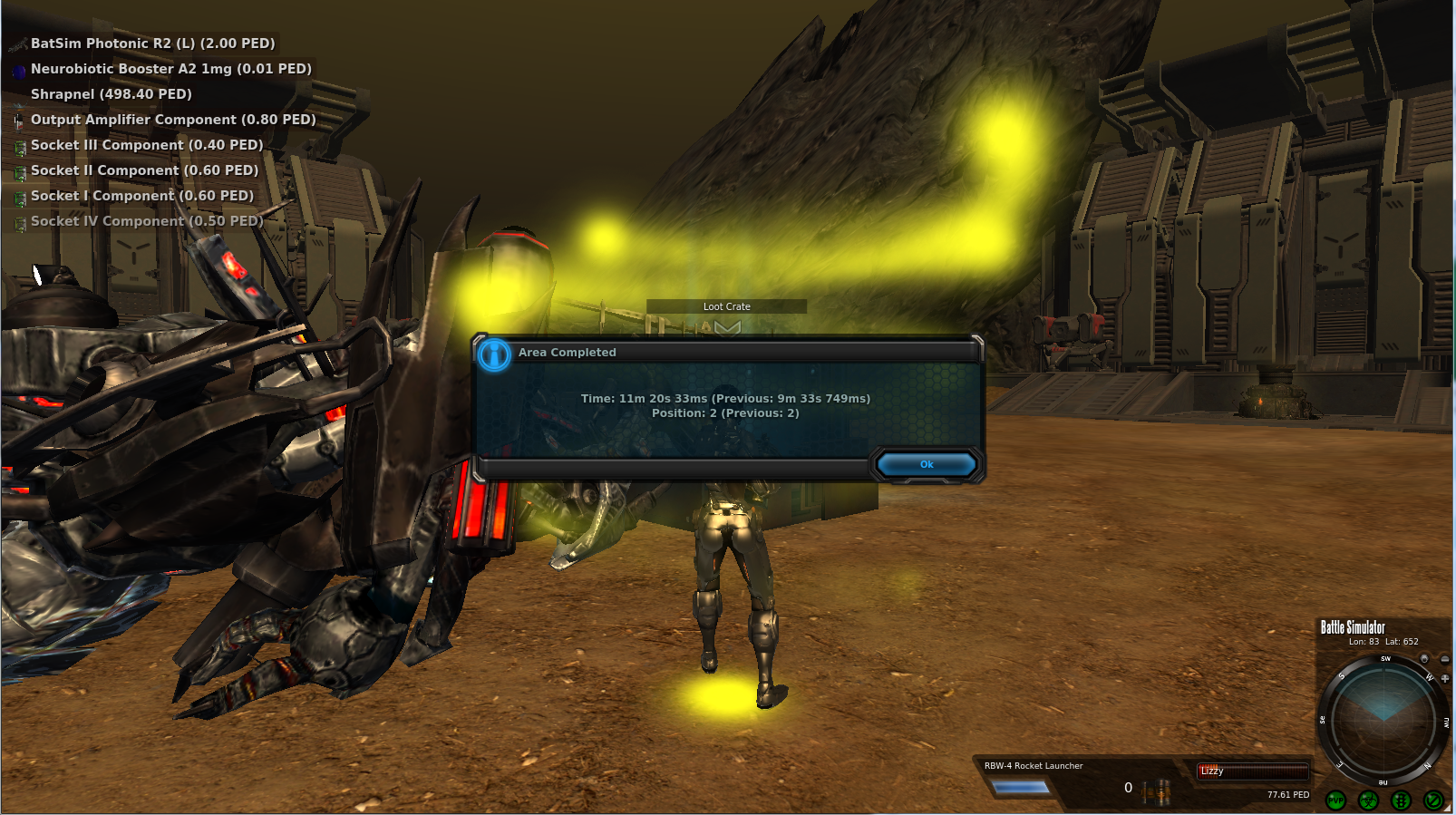Select Socket I Component in loot list

(142, 196)
